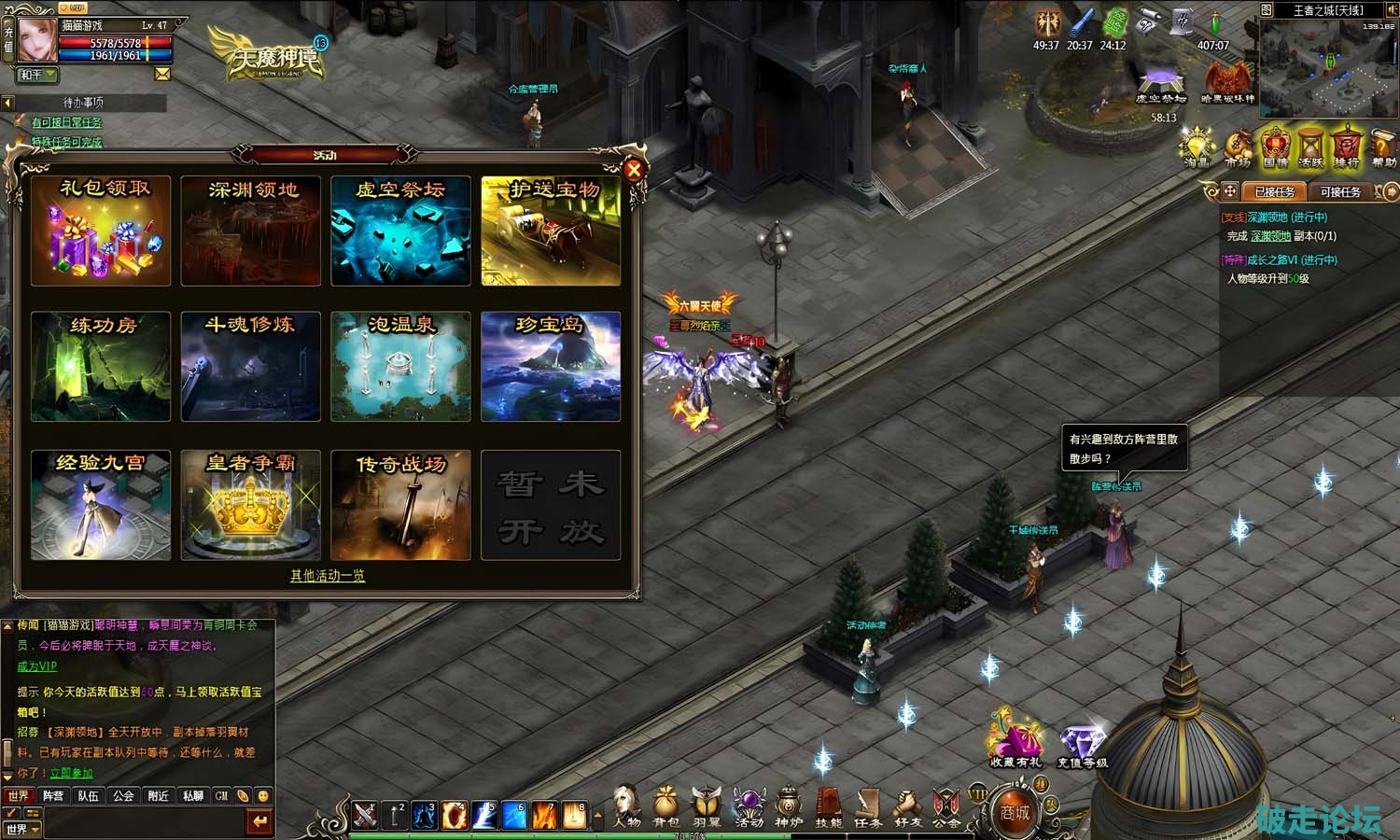The image size is (1400, 840).
Task: Follow the 立即参加 chat link
Action: pos(71,773)
